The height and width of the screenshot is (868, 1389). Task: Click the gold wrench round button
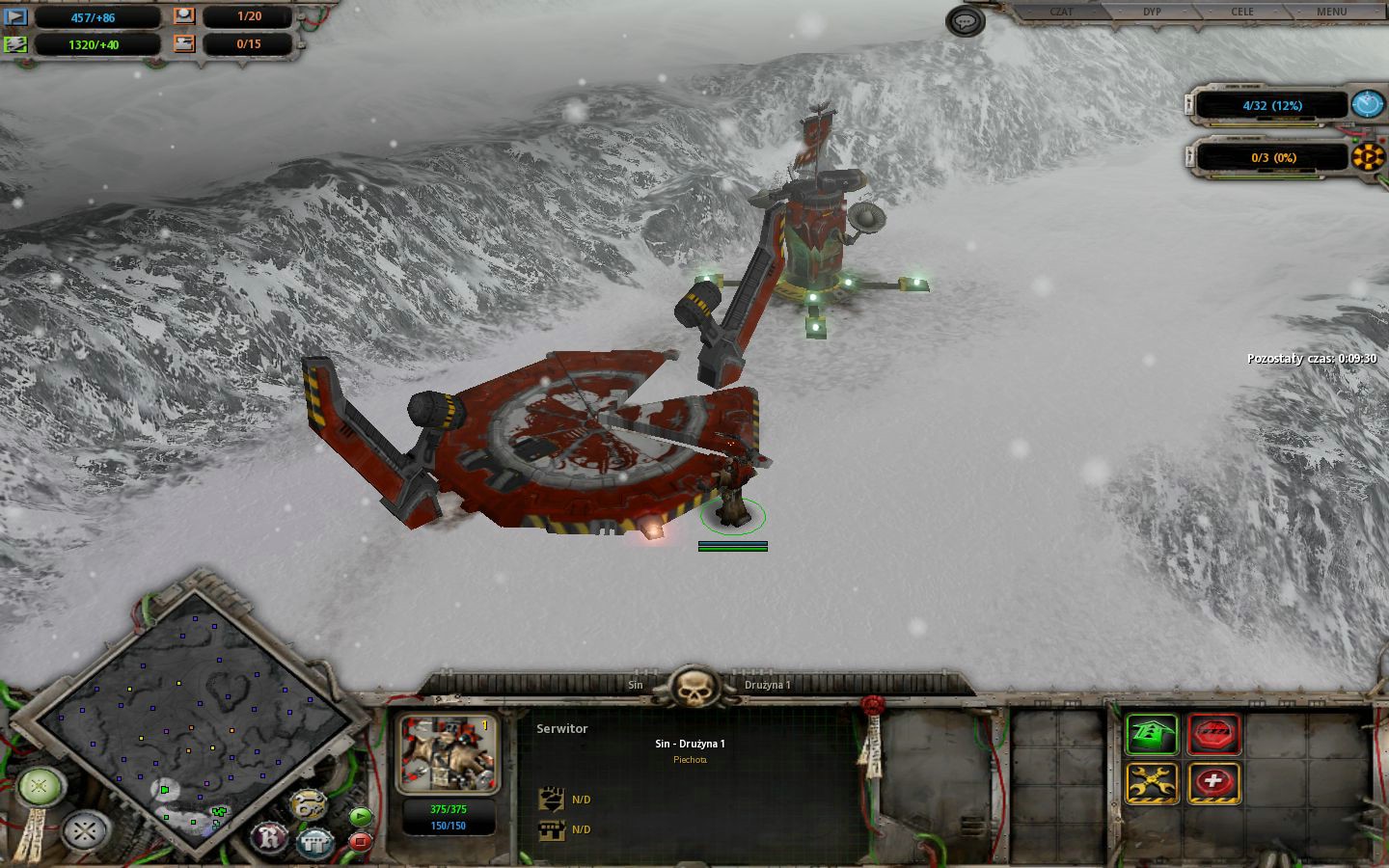click(308, 803)
